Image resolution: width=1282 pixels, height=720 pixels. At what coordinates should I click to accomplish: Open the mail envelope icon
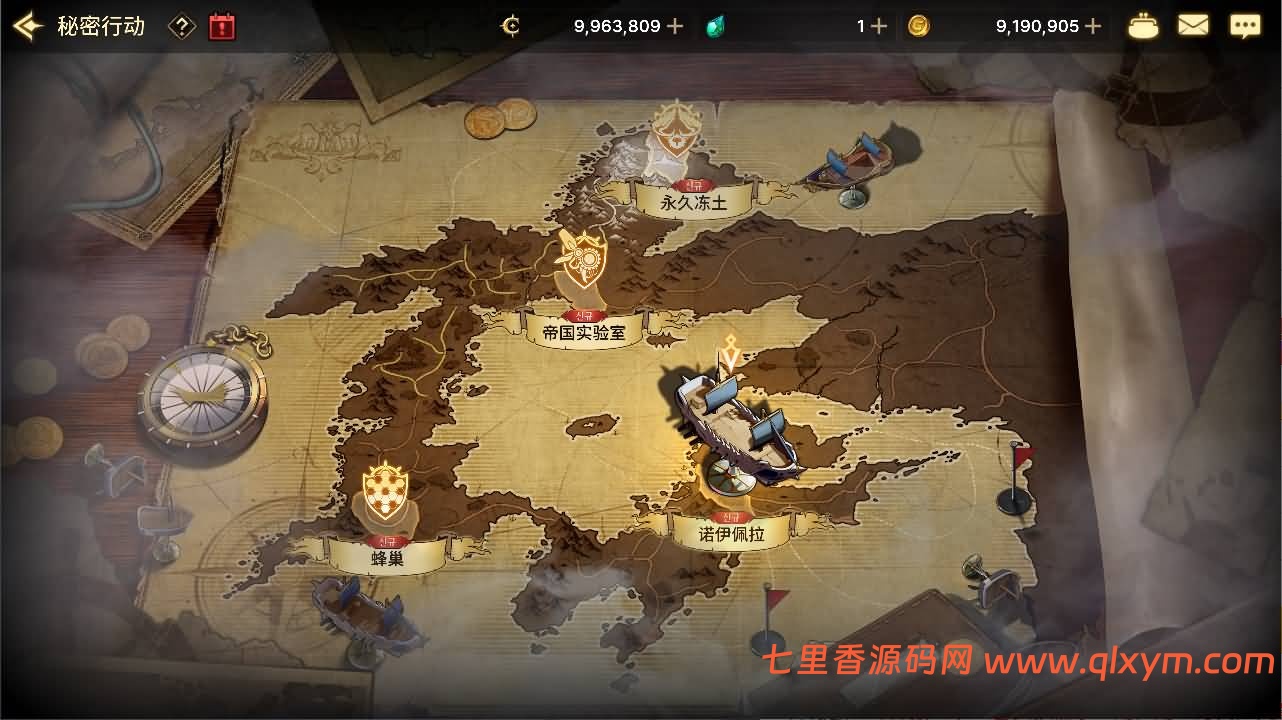tap(1193, 26)
